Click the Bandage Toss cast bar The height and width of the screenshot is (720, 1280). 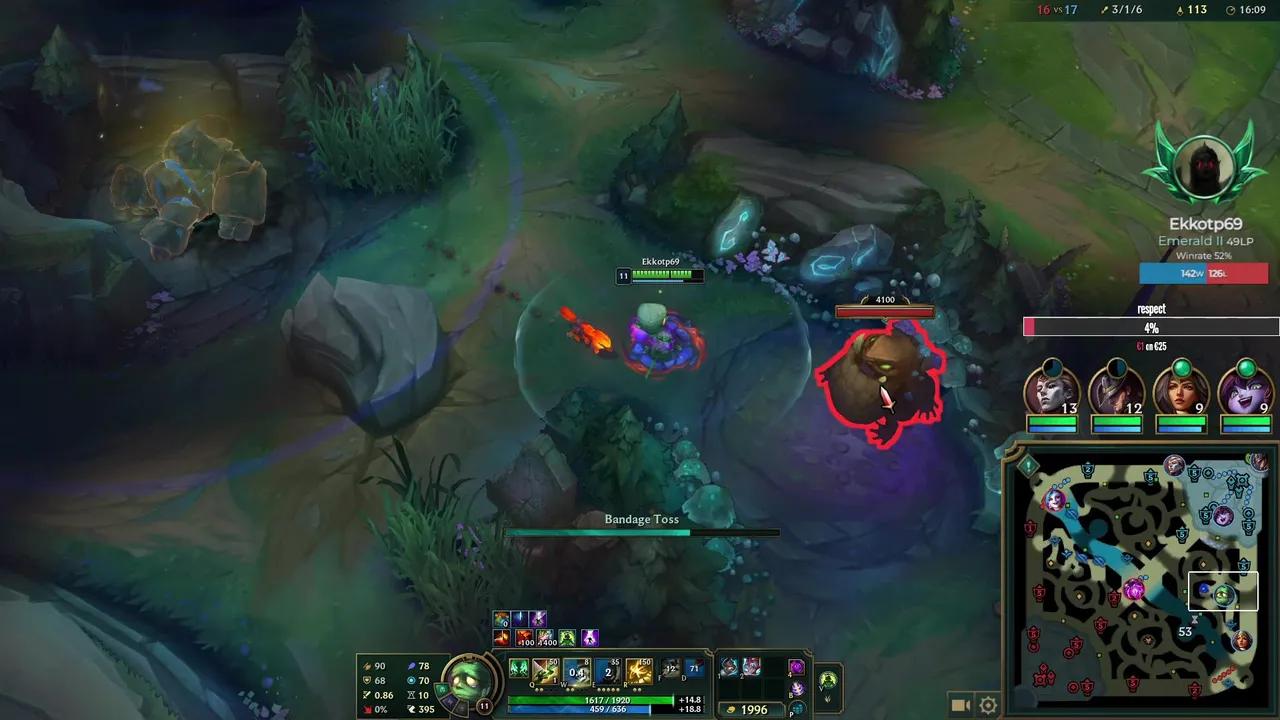click(x=640, y=532)
